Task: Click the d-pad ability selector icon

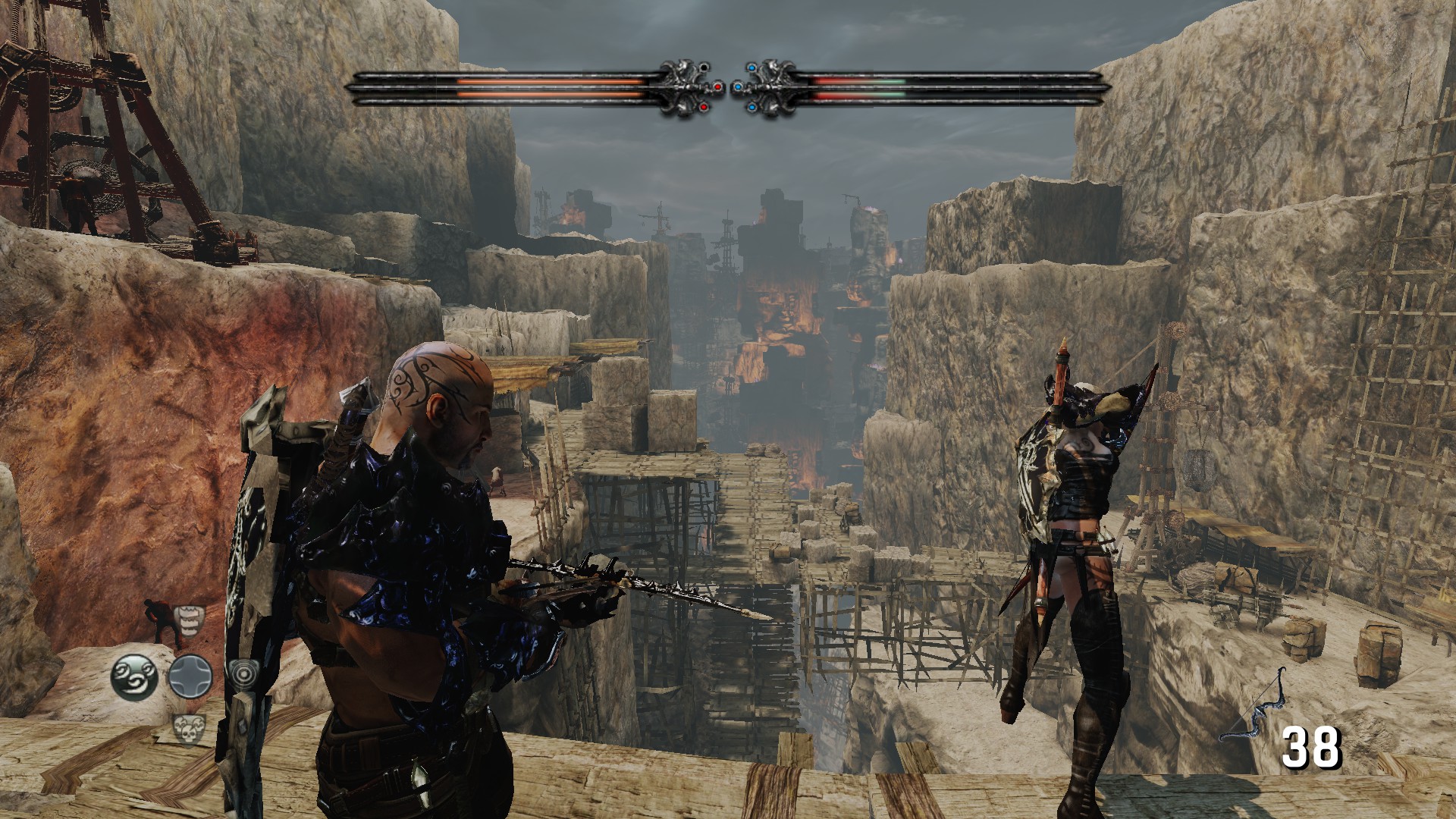Action: 190,676
